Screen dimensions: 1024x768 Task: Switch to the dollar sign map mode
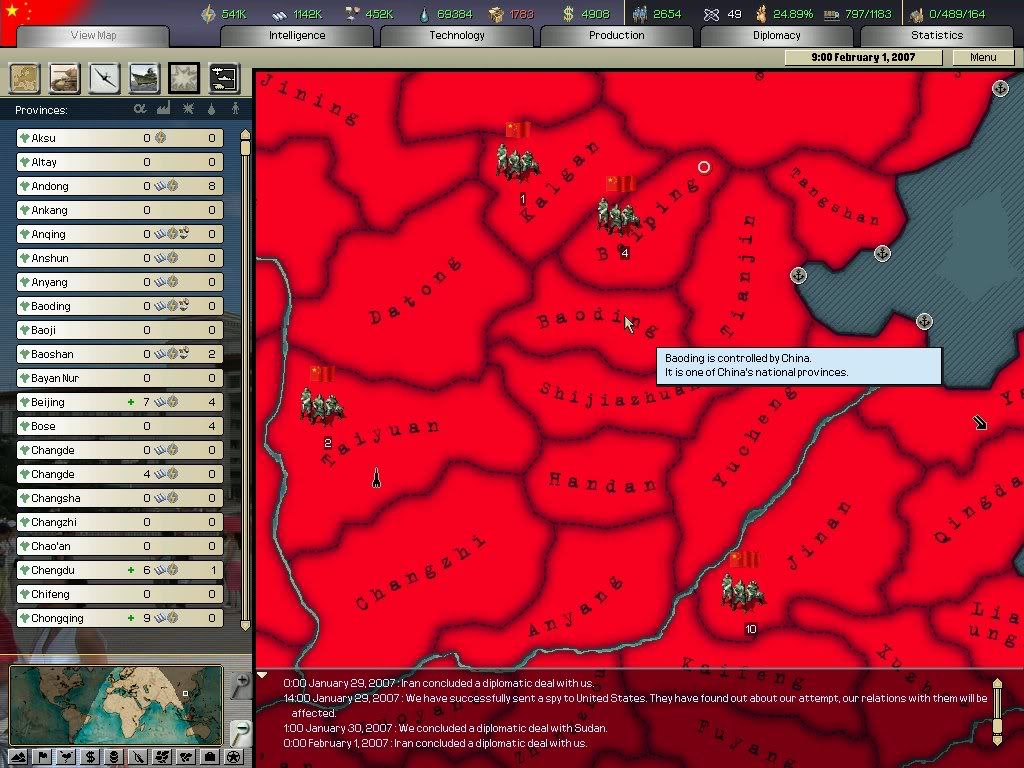pyautogui.click(x=91, y=757)
